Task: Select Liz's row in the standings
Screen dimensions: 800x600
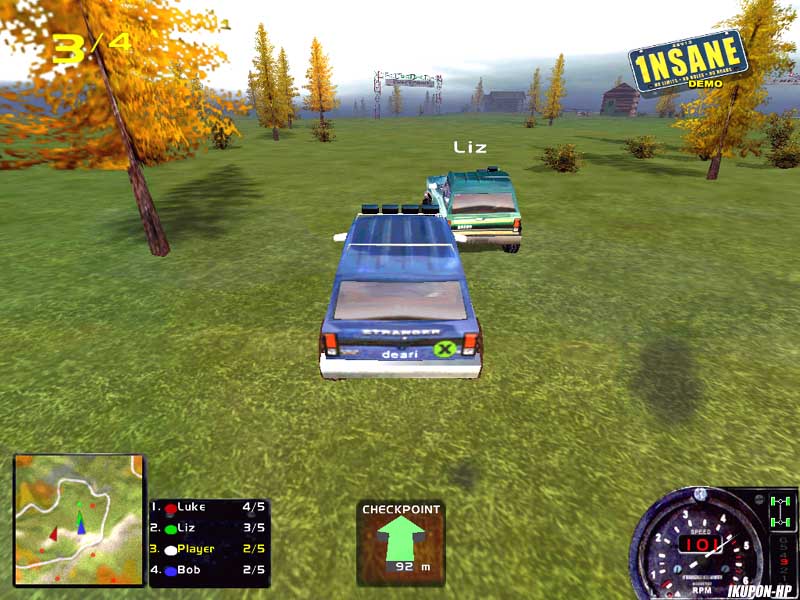Action: click(208, 528)
